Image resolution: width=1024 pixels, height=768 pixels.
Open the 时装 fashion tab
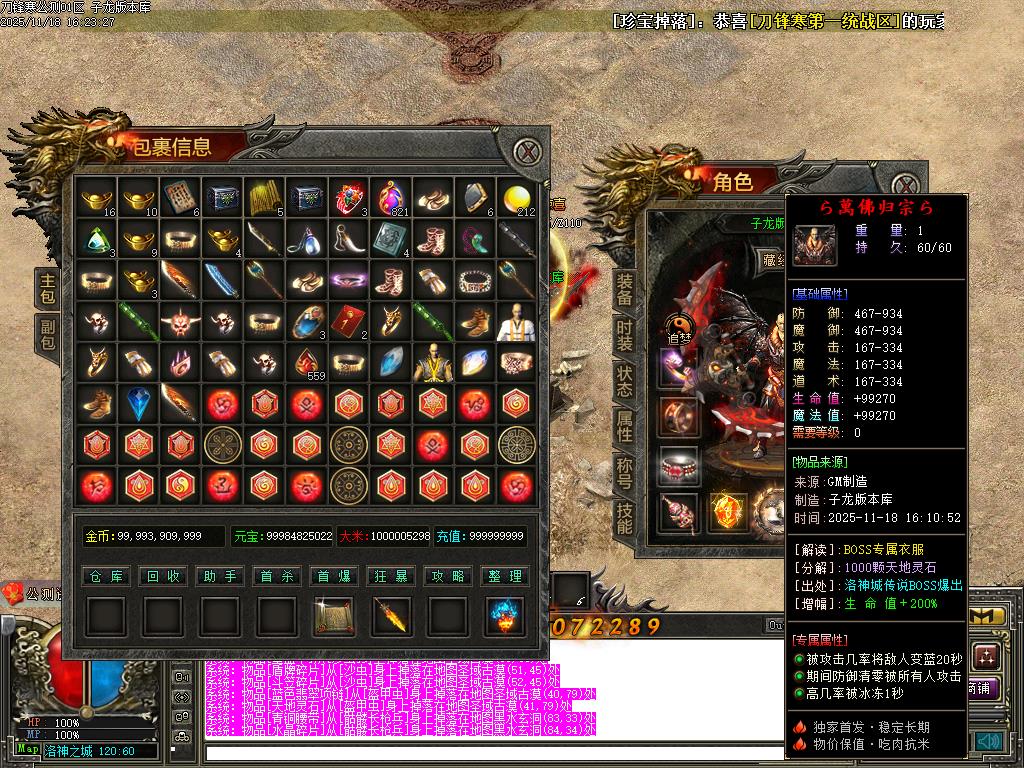[x=624, y=336]
